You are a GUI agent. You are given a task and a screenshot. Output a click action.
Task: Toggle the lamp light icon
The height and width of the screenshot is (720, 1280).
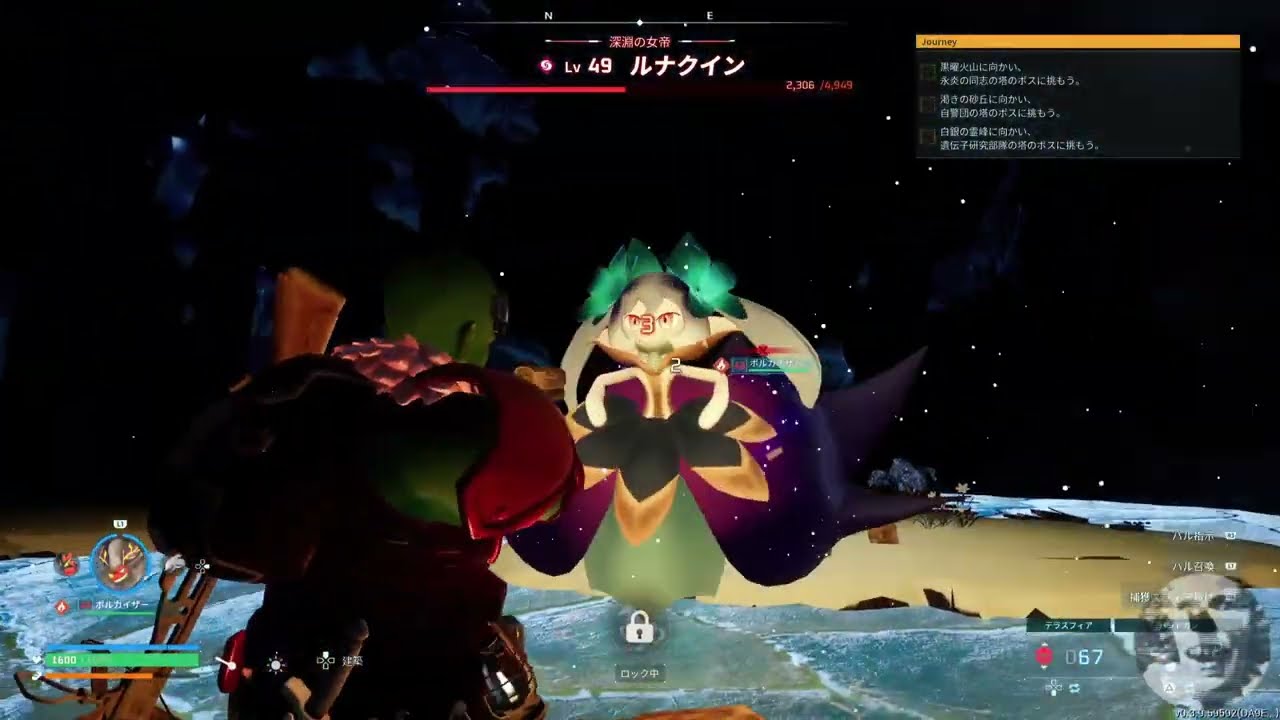point(276,663)
